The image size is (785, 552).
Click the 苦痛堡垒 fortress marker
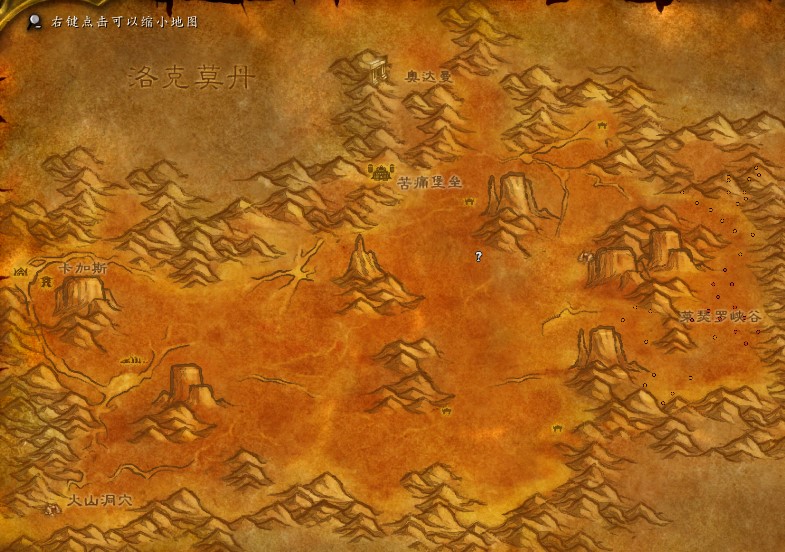tap(380, 171)
